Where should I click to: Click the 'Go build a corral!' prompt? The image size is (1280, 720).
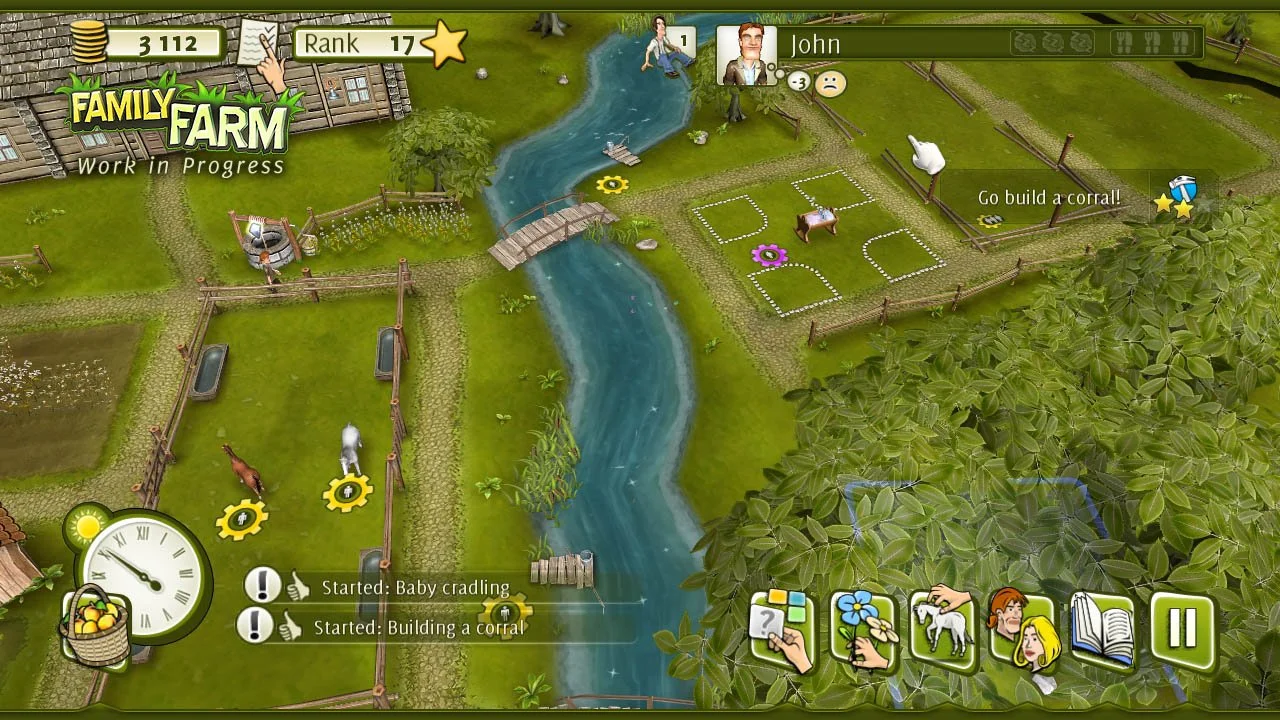pyautogui.click(x=1048, y=197)
